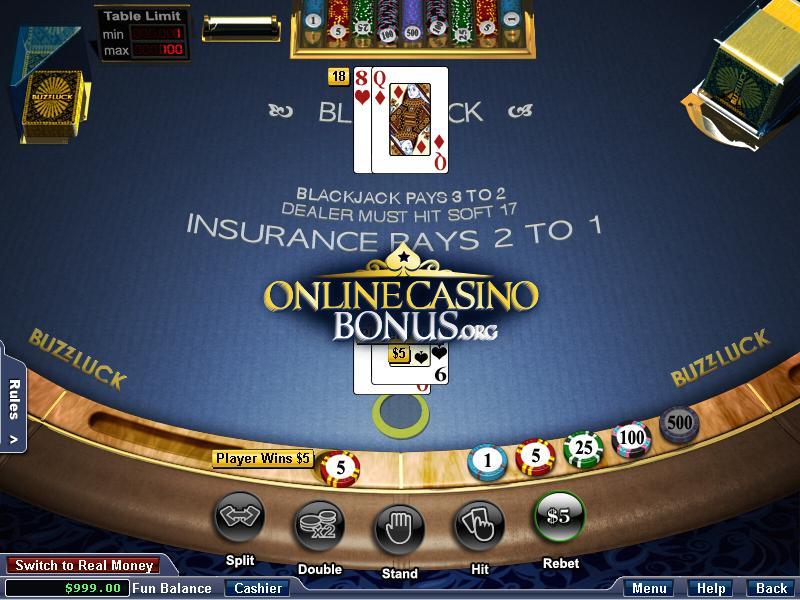Choose the 100 value chip
Viewport: 800px width, 600px height.
pyautogui.click(x=630, y=437)
